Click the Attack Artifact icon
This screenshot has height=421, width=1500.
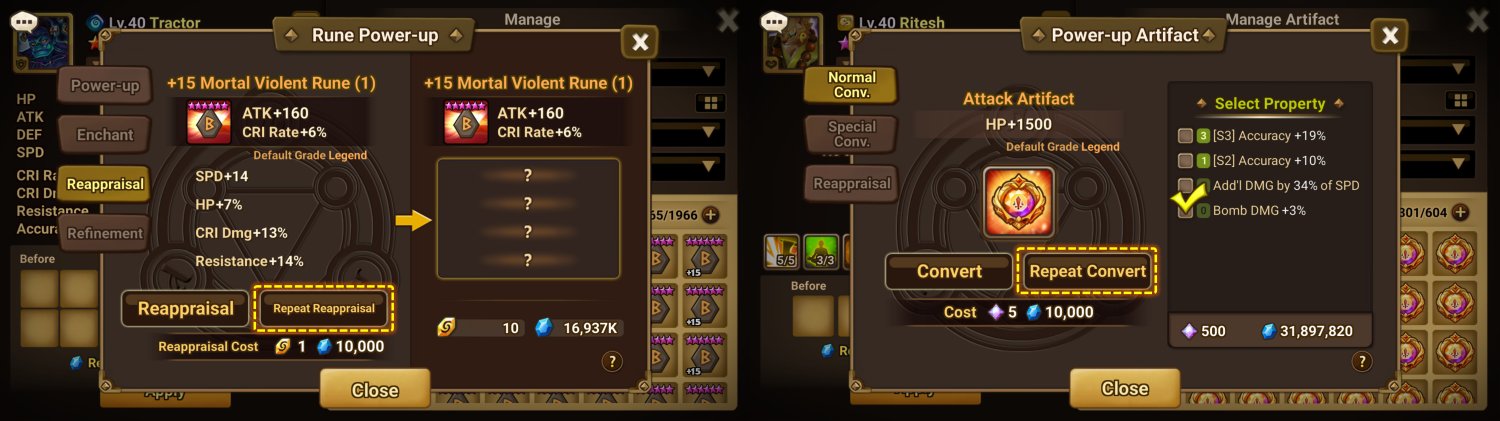[x=1018, y=202]
